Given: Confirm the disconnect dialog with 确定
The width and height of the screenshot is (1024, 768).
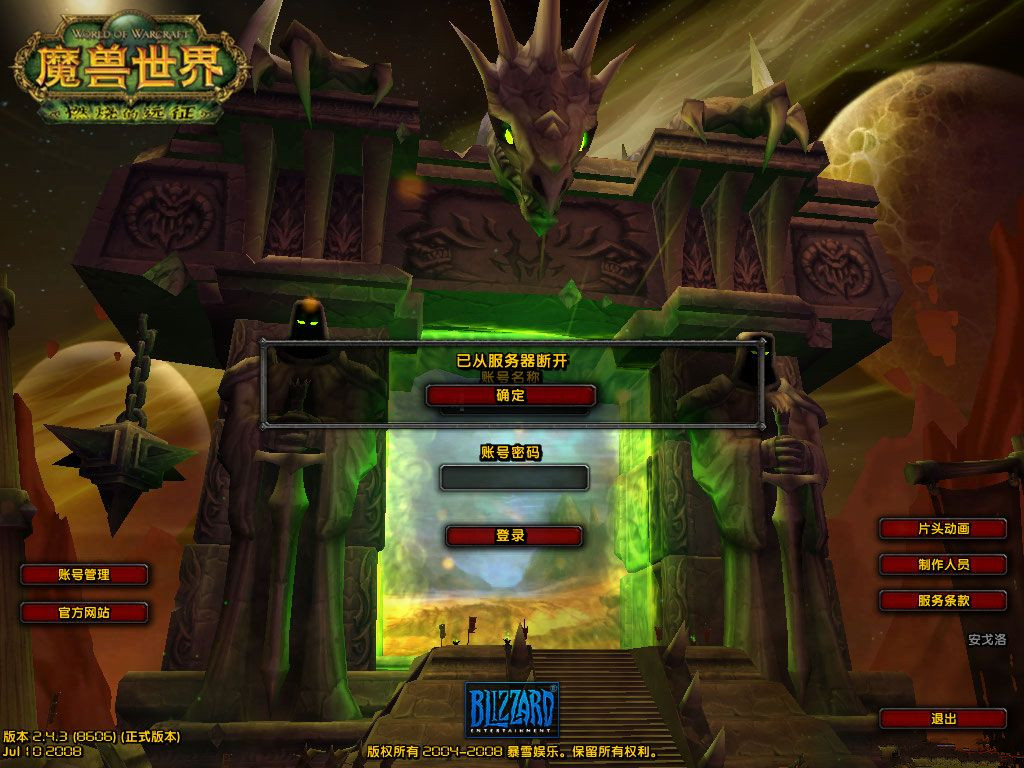Looking at the screenshot, I should pyautogui.click(x=511, y=395).
